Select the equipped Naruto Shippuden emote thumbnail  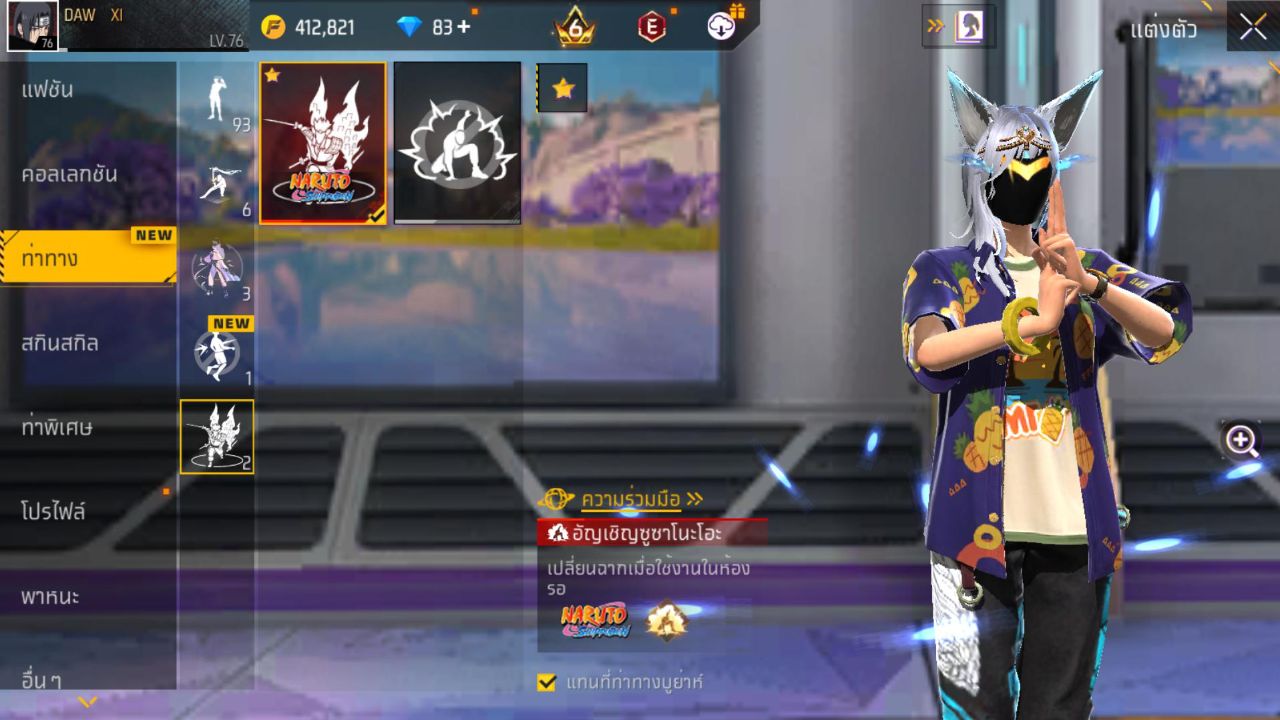pos(321,141)
